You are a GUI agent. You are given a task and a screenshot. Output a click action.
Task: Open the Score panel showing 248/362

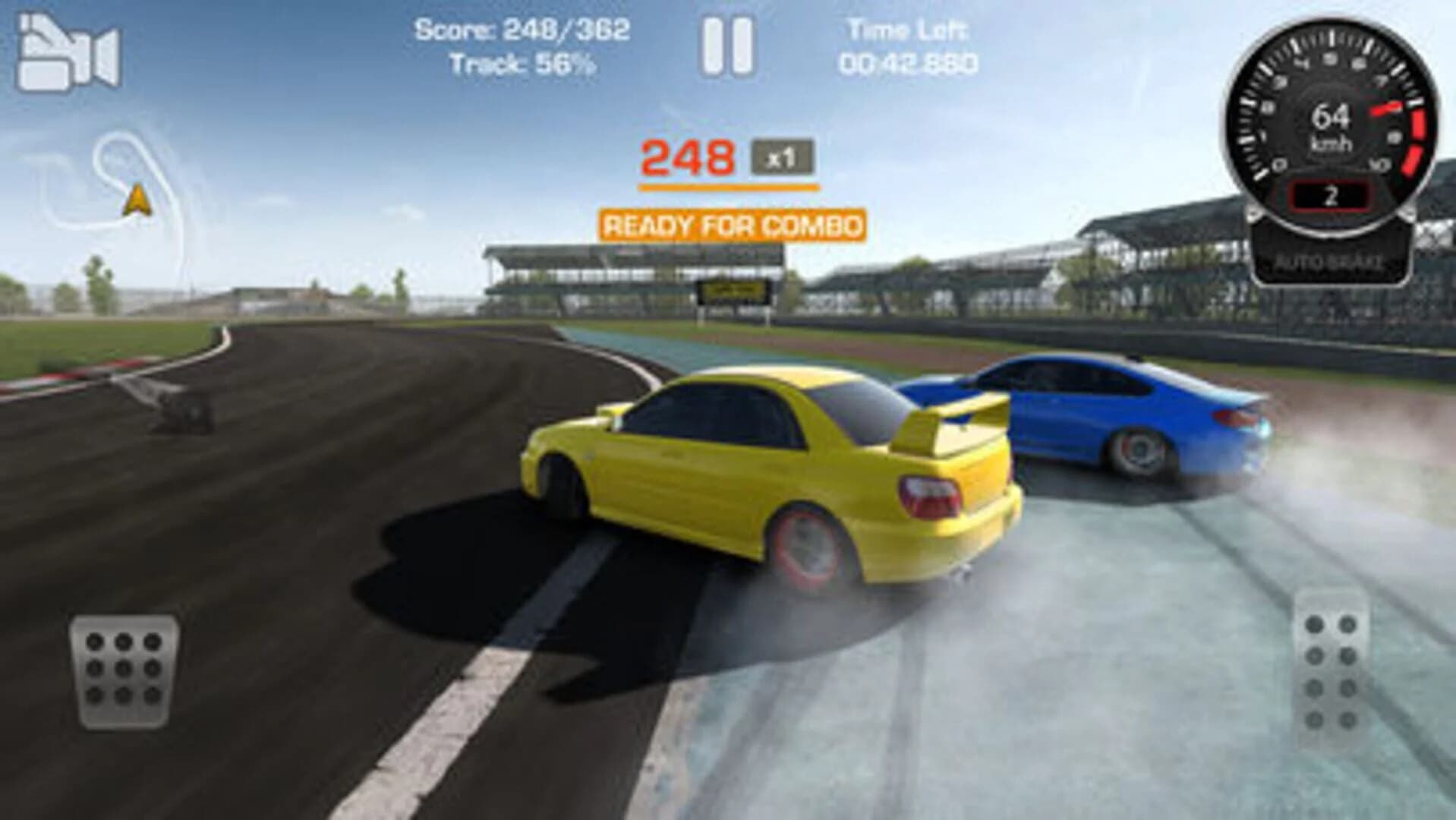(x=524, y=32)
